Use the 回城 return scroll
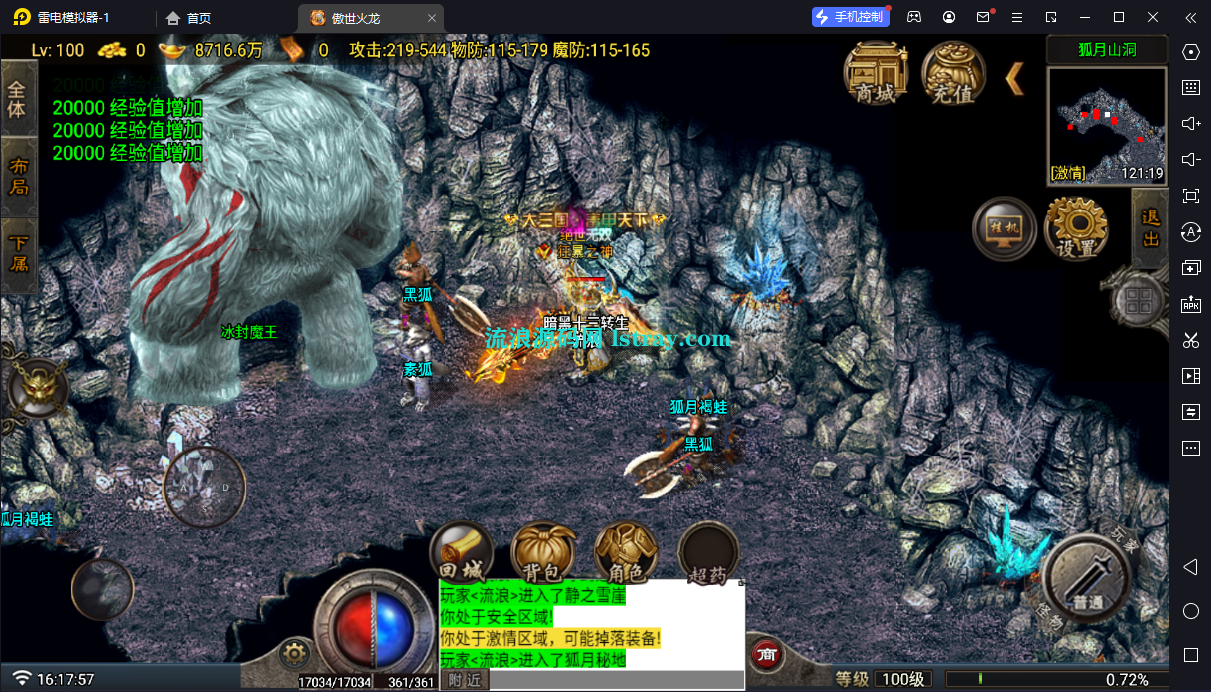 coord(461,553)
